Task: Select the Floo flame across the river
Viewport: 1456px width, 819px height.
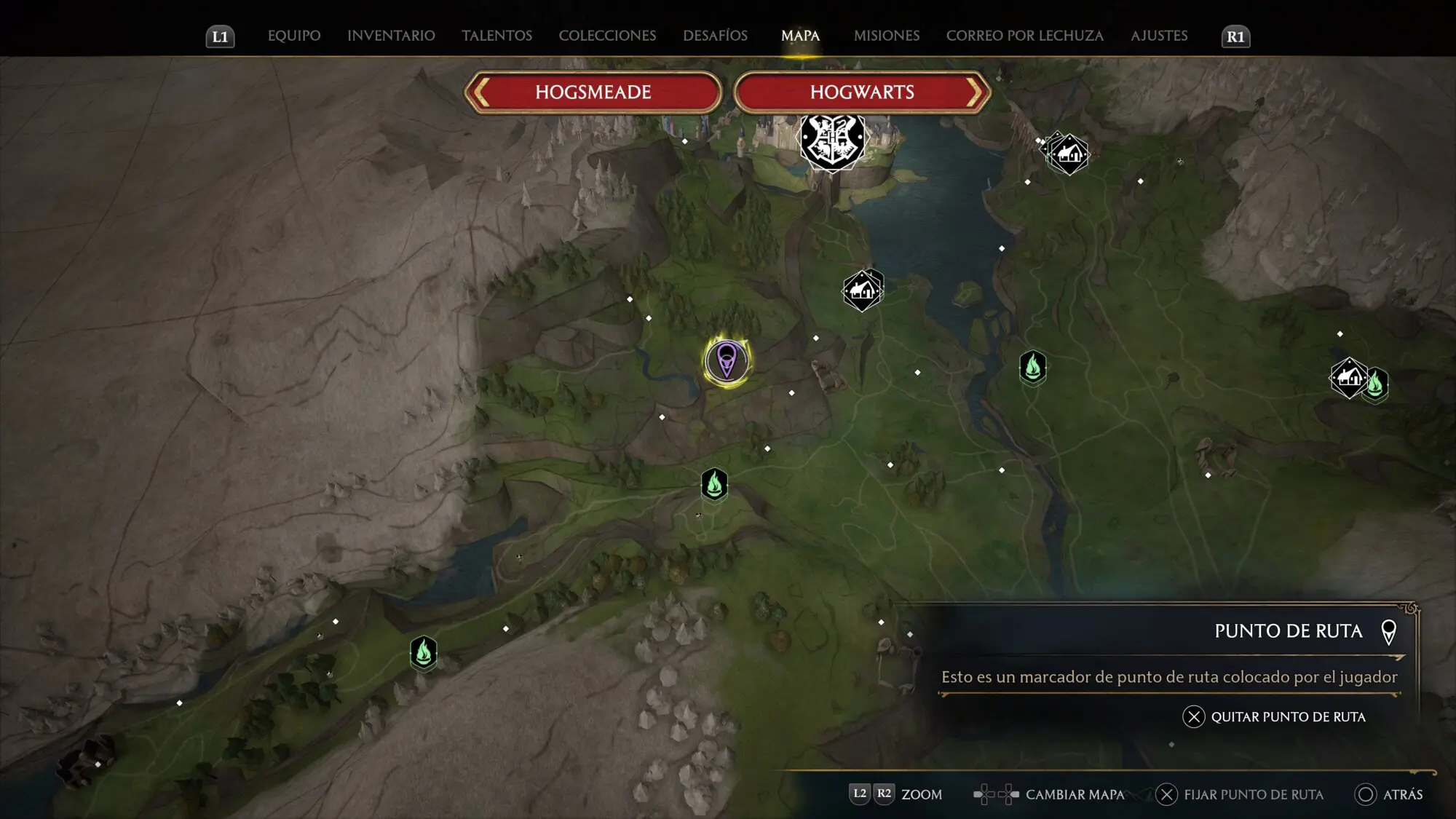Action: click(x=1032, y=367)
